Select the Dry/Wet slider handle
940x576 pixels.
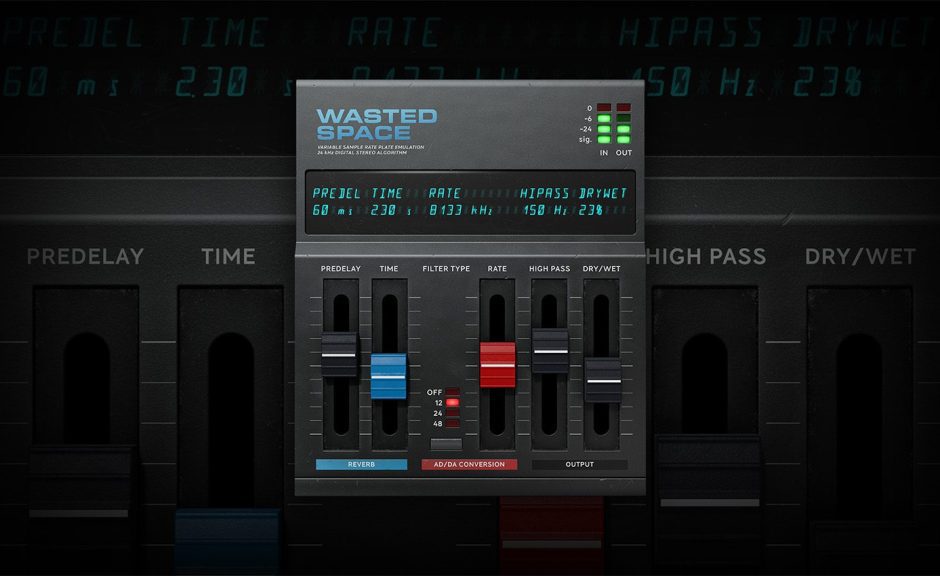603,380
